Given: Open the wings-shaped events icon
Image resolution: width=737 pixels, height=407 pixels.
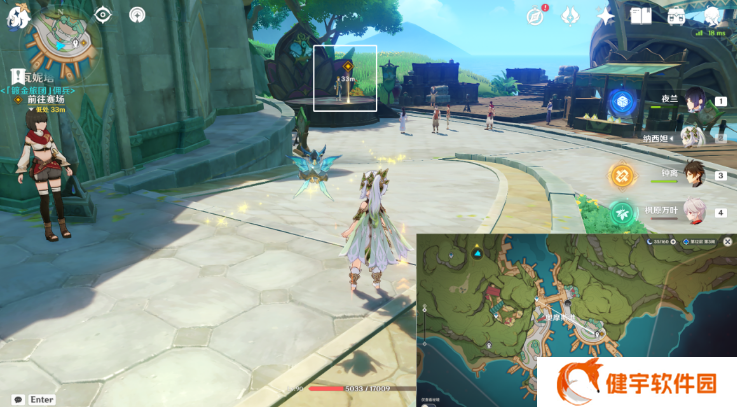Looking at the screenshot, I should pyautogui.click(x=570, y=16).
